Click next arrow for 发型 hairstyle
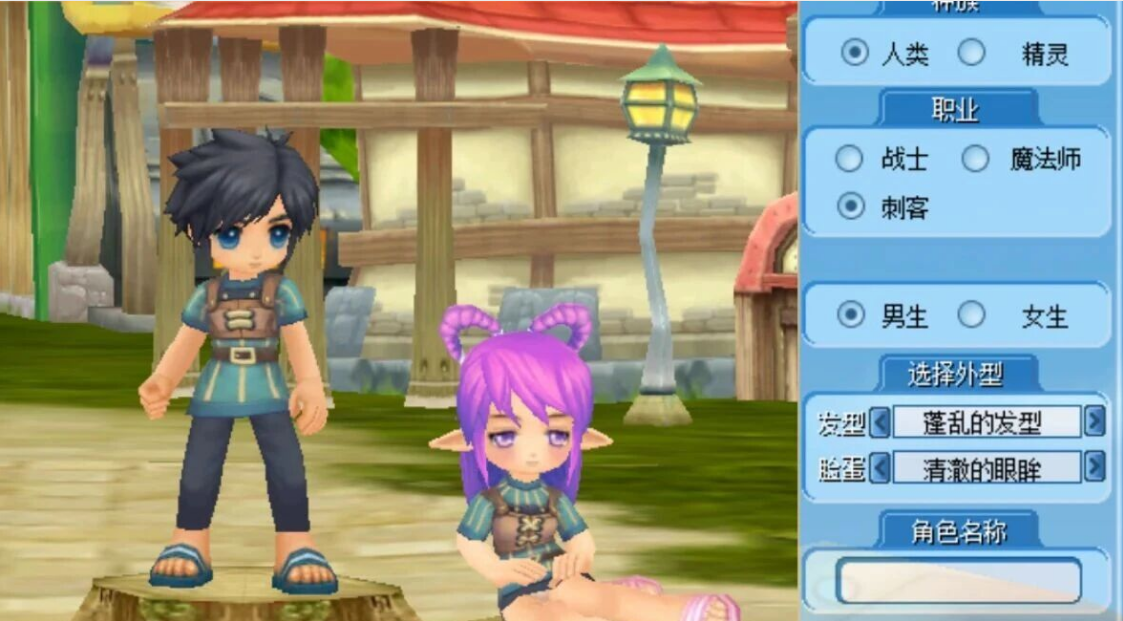The width and height of the screenshot is (1123, 621). pos(1095,422)
